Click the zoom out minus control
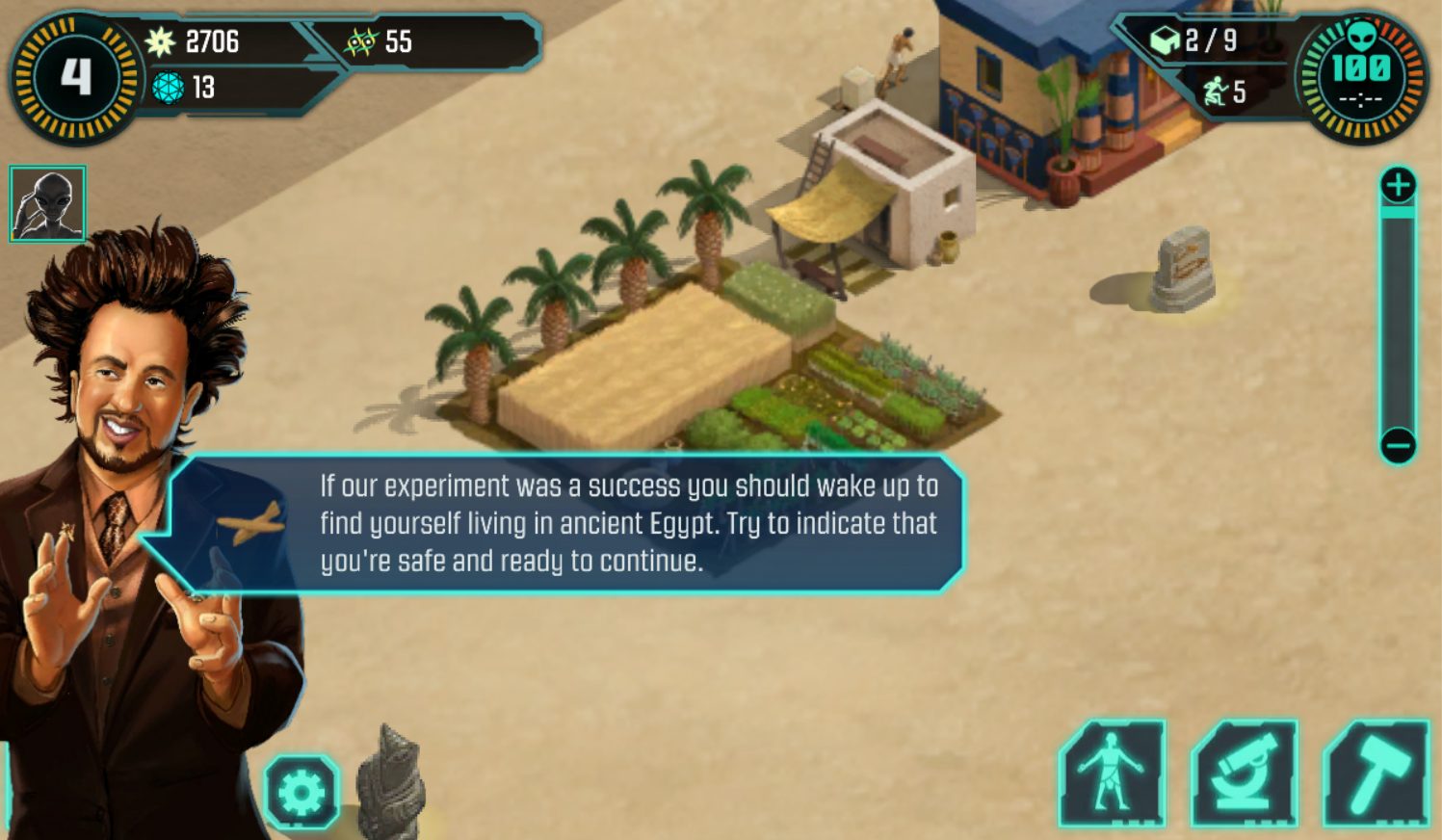The width and height of the screenshot is (1442, 840). (1397, 445)
